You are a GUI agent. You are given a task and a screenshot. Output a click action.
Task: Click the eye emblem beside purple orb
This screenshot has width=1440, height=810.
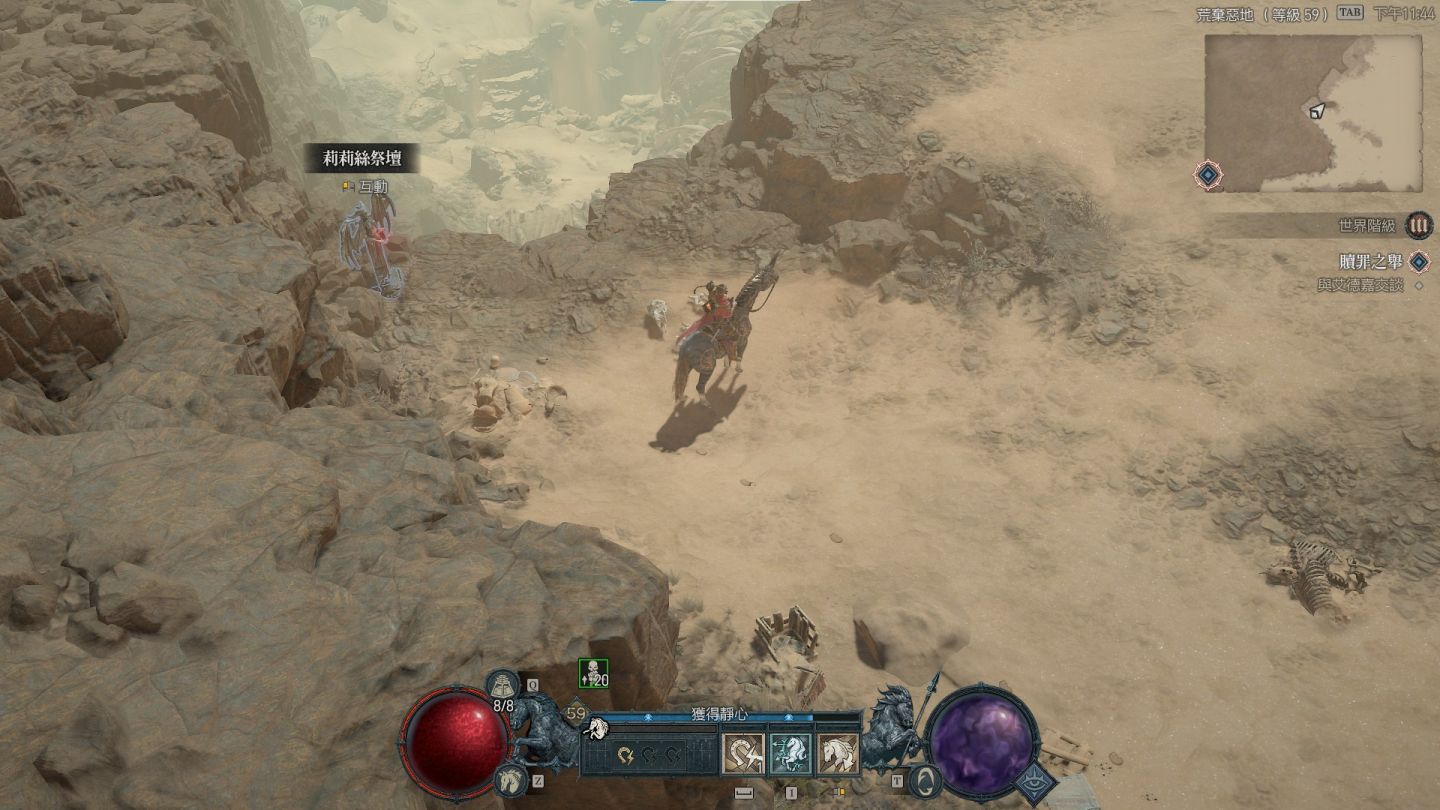click(1035, 783)
